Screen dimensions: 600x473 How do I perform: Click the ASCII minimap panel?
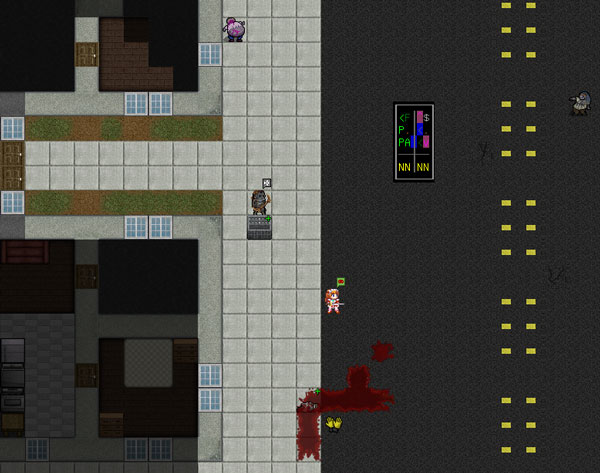point(413,142)
